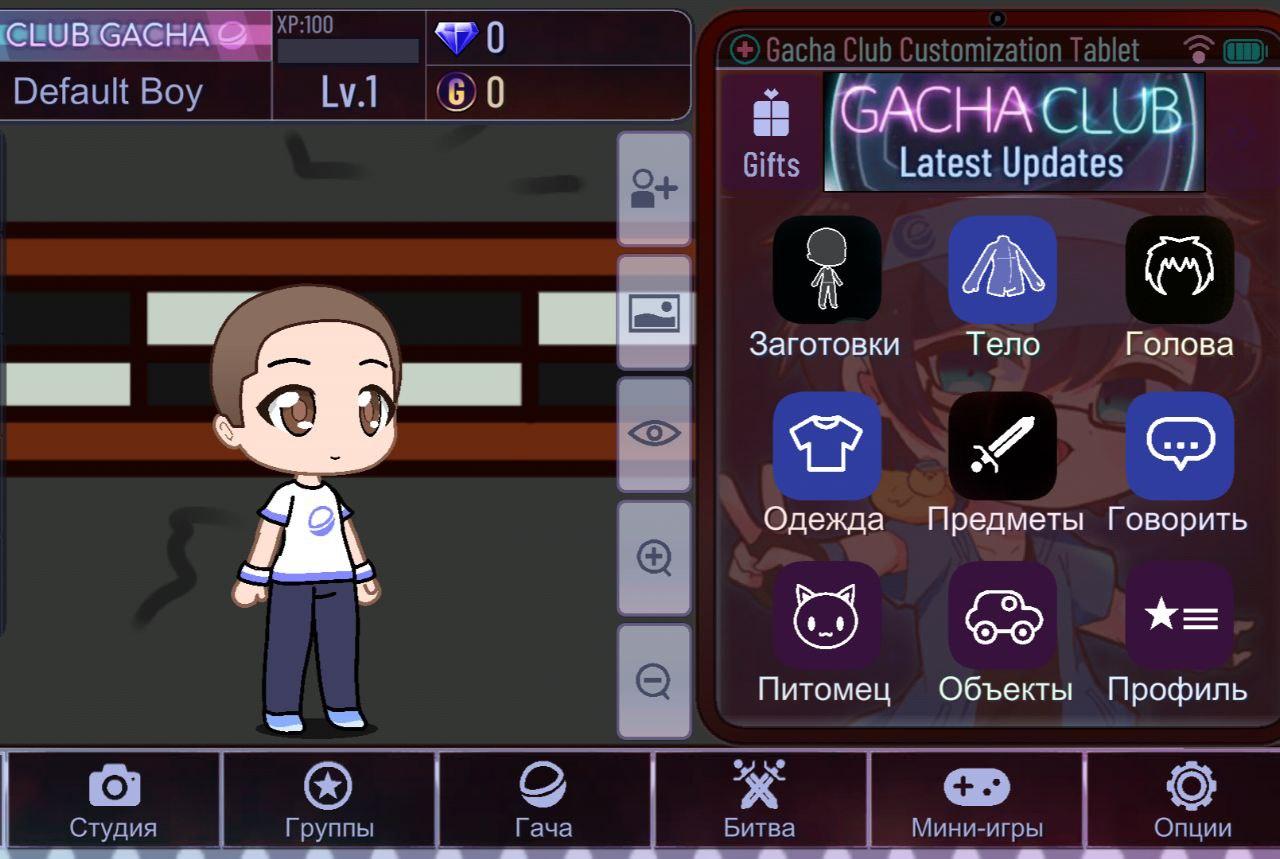This screenshot has width=1280, height=859.
Task: Zoom out from the character
Action: 654,680
